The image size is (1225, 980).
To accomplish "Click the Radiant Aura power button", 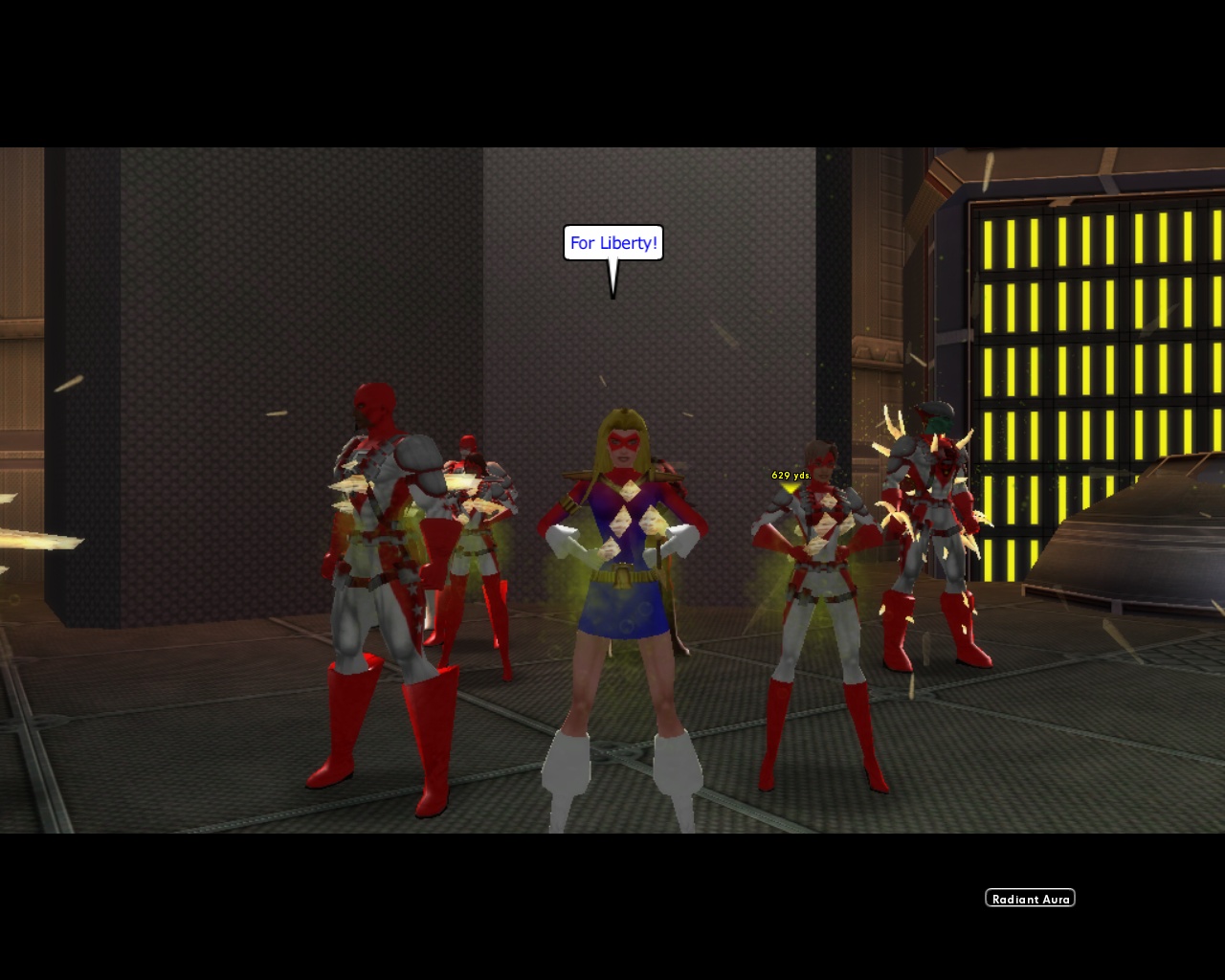I will 1030,897.
